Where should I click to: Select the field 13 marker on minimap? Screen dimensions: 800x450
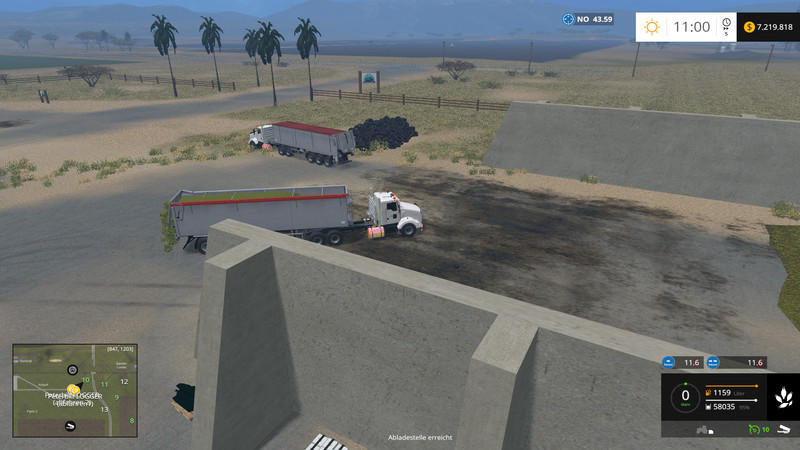tap(104, 408)
